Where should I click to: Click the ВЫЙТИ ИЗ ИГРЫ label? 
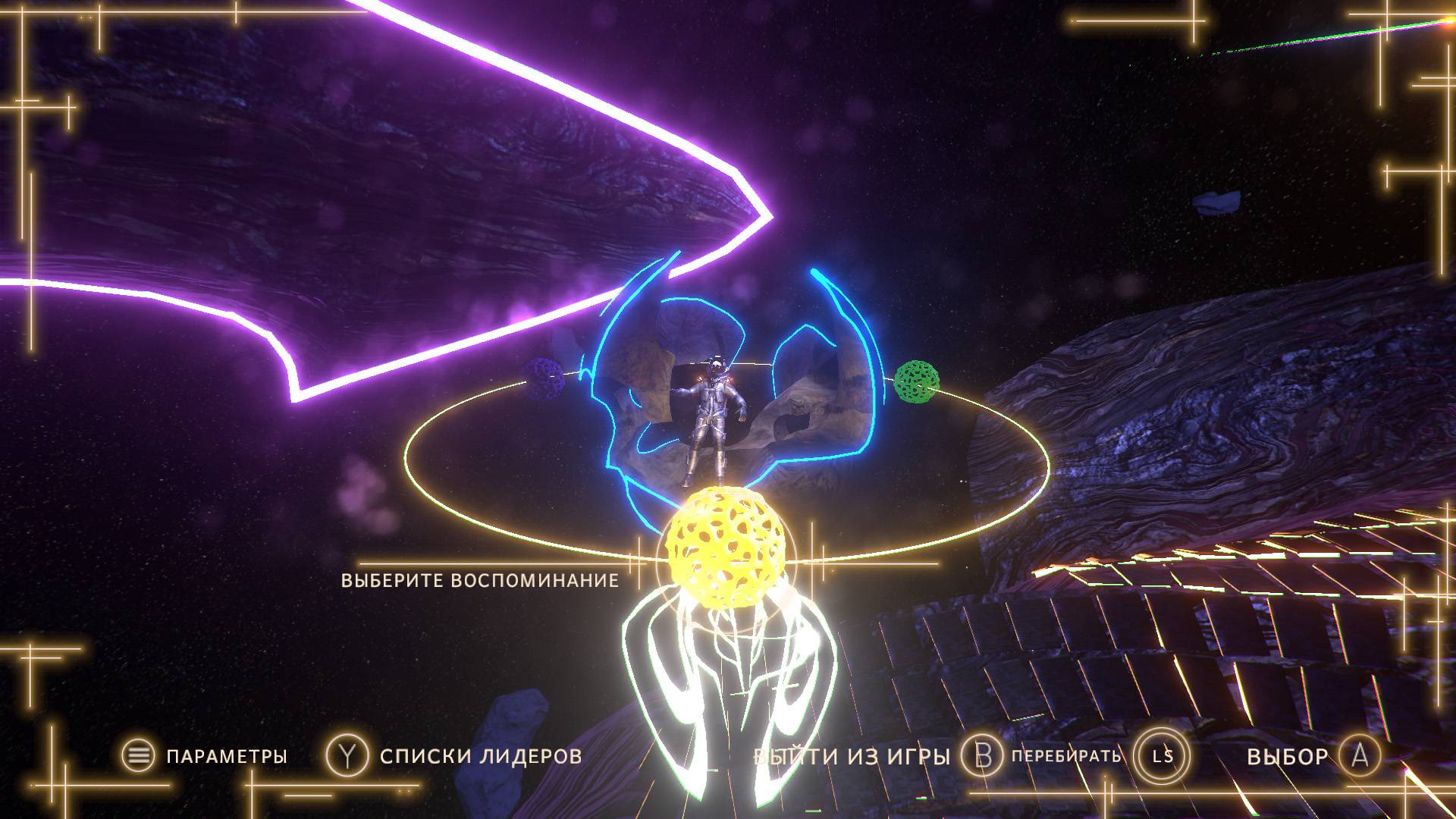point(852,756)
